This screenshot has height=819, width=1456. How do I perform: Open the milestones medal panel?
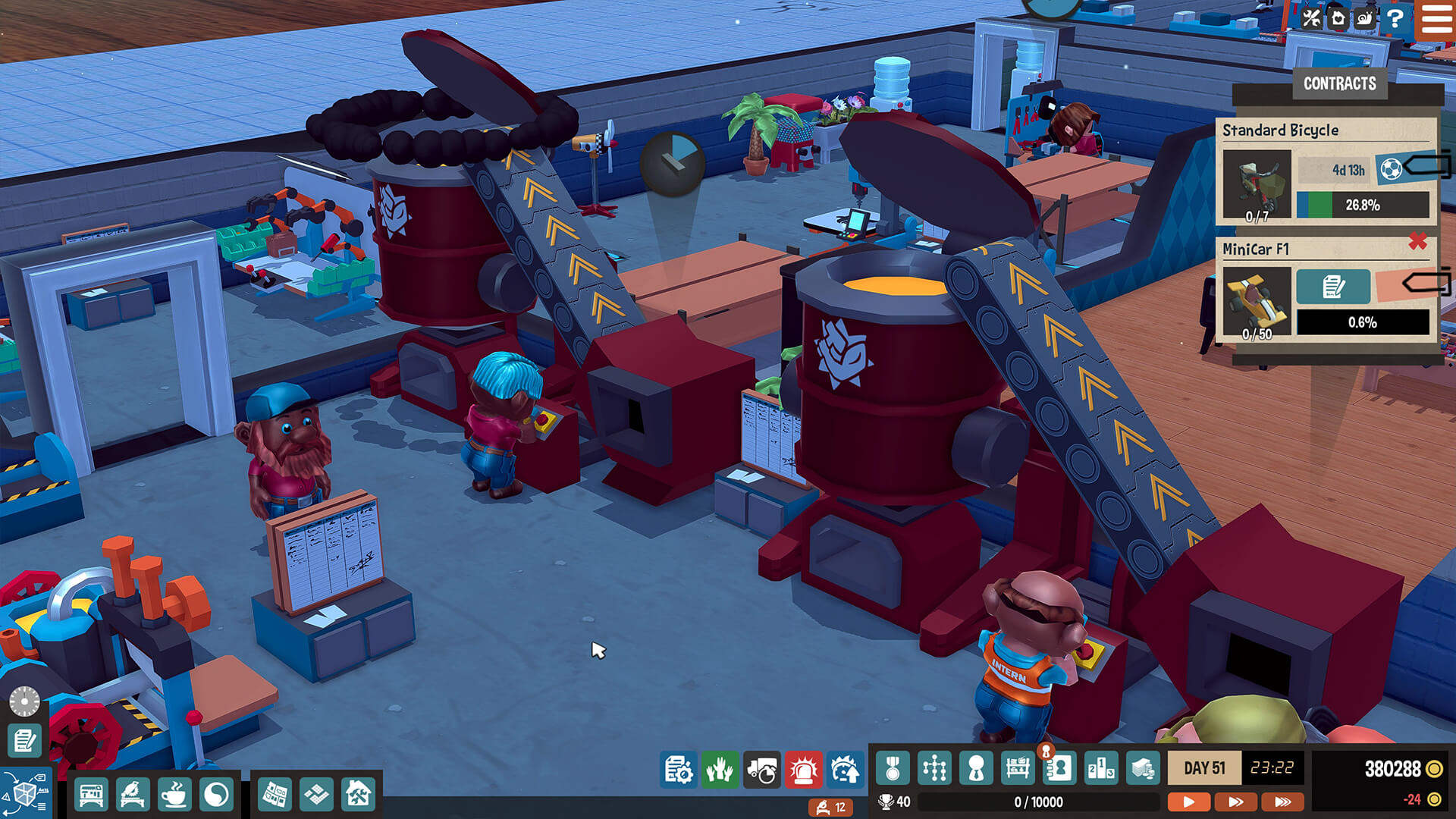(893, 768)
